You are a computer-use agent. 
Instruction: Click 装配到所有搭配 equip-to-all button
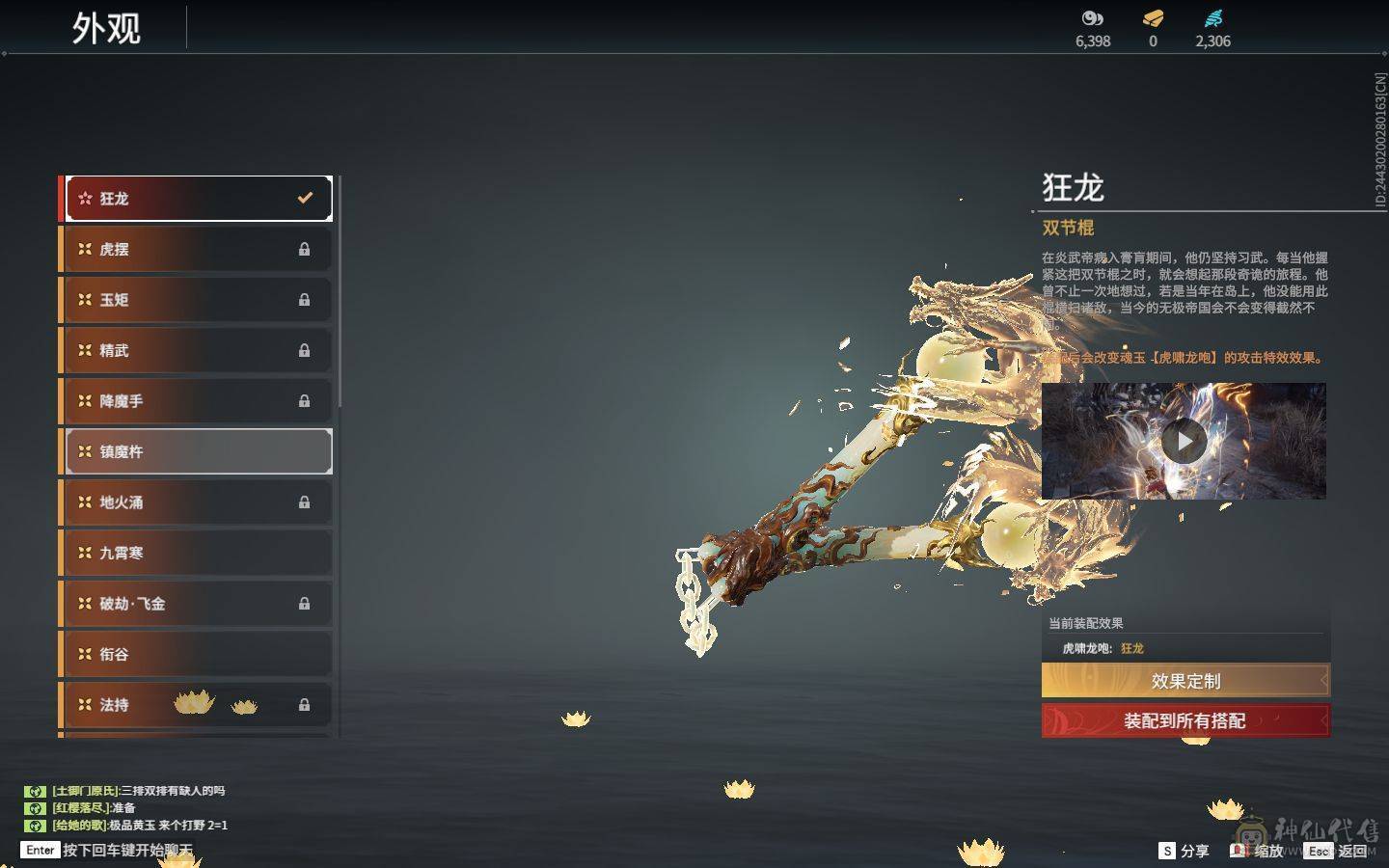tap(1185, 720)
